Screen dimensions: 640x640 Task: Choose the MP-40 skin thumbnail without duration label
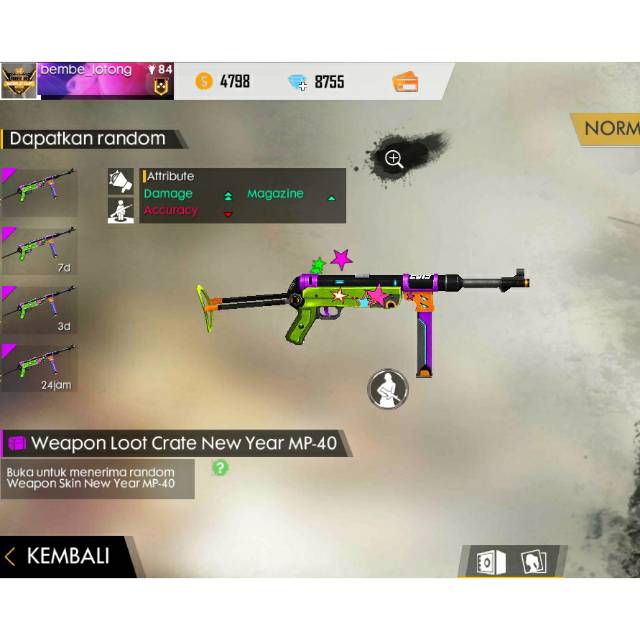tap(39, 189)
